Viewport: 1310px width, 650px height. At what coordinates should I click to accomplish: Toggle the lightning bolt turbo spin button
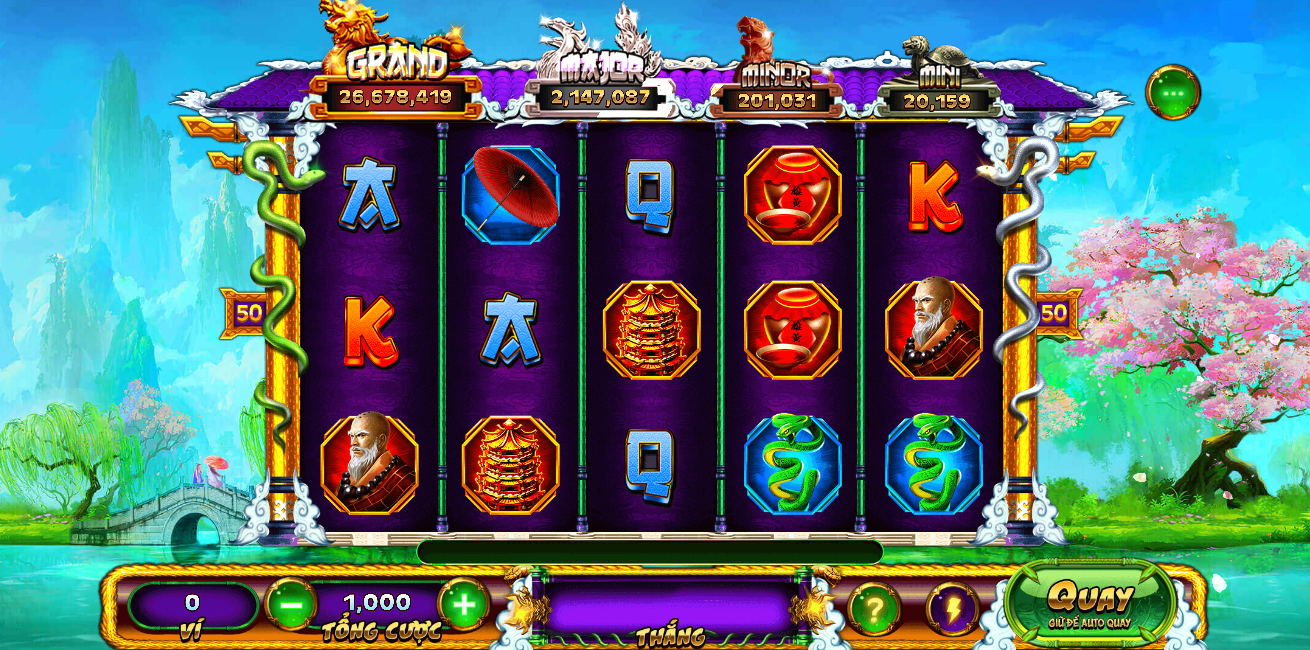coord(951,608)
